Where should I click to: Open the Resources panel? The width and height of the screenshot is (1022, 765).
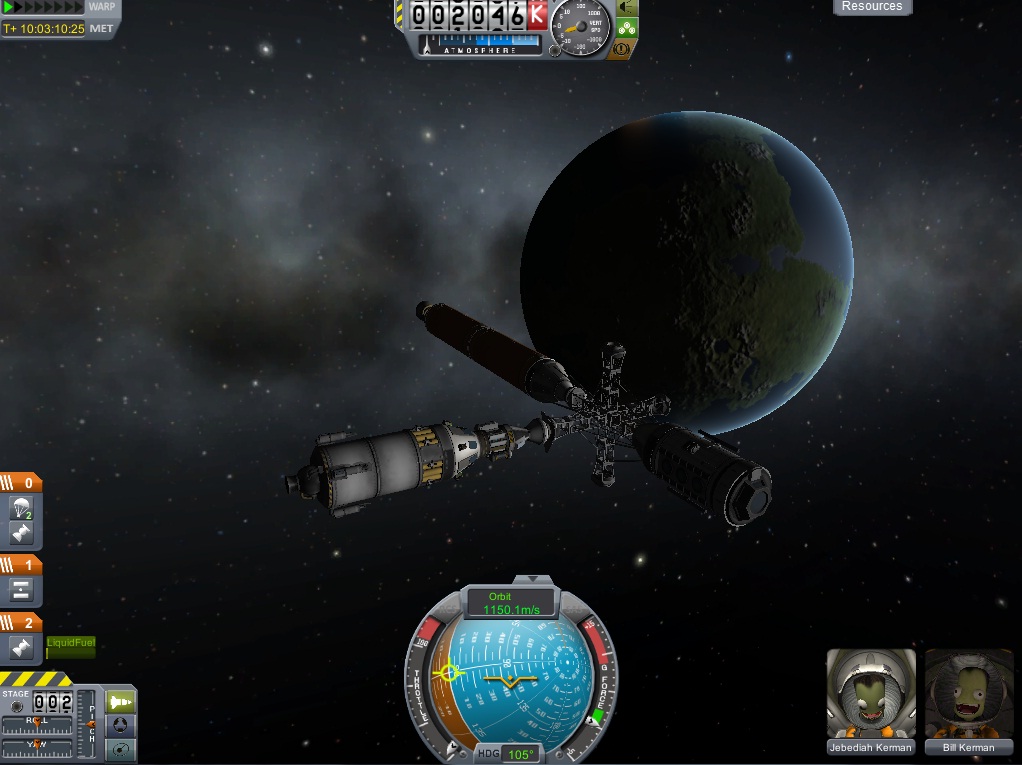pos(872,7)
